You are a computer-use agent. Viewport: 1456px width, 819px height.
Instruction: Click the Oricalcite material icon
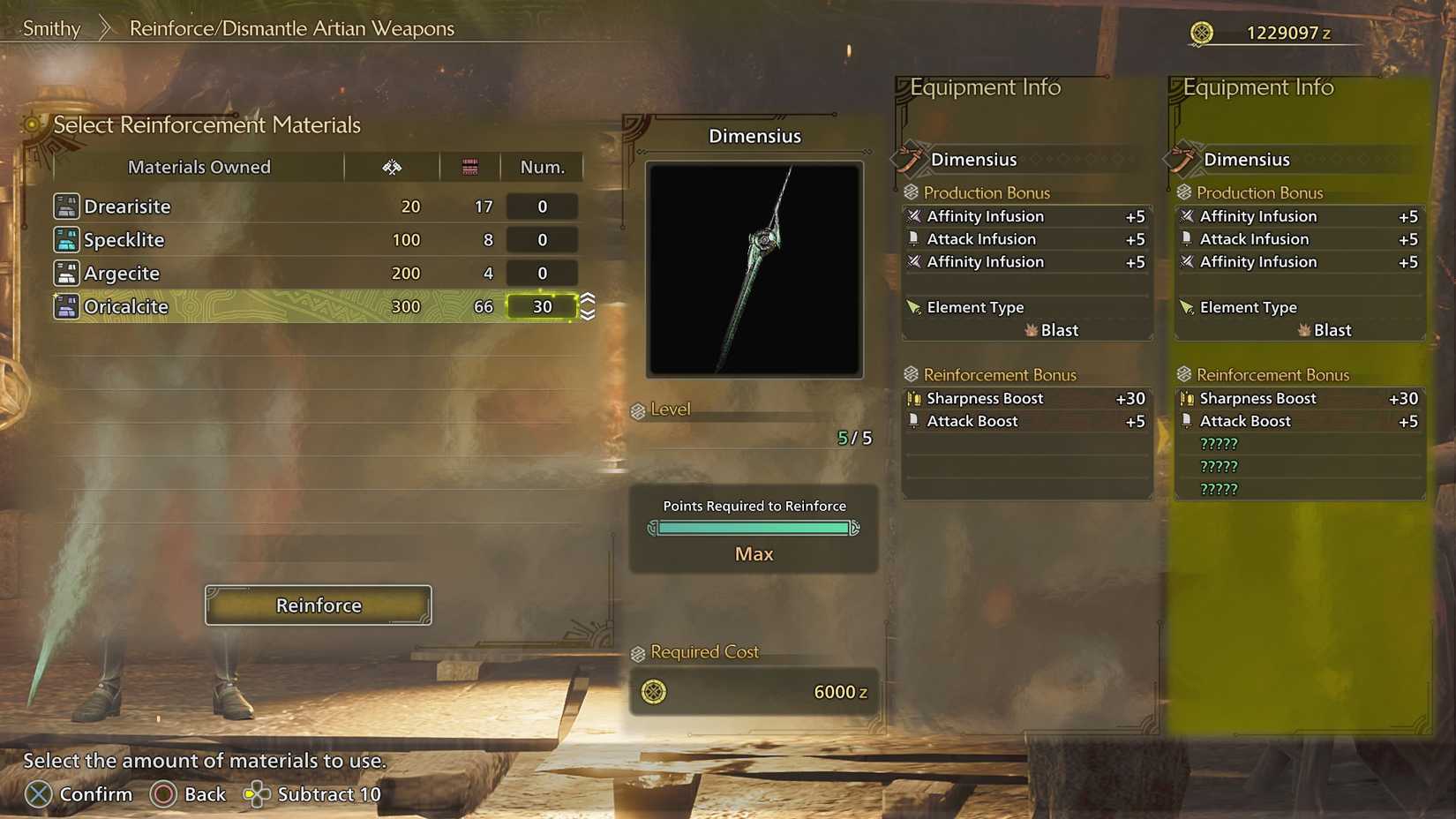coord(65,306)
